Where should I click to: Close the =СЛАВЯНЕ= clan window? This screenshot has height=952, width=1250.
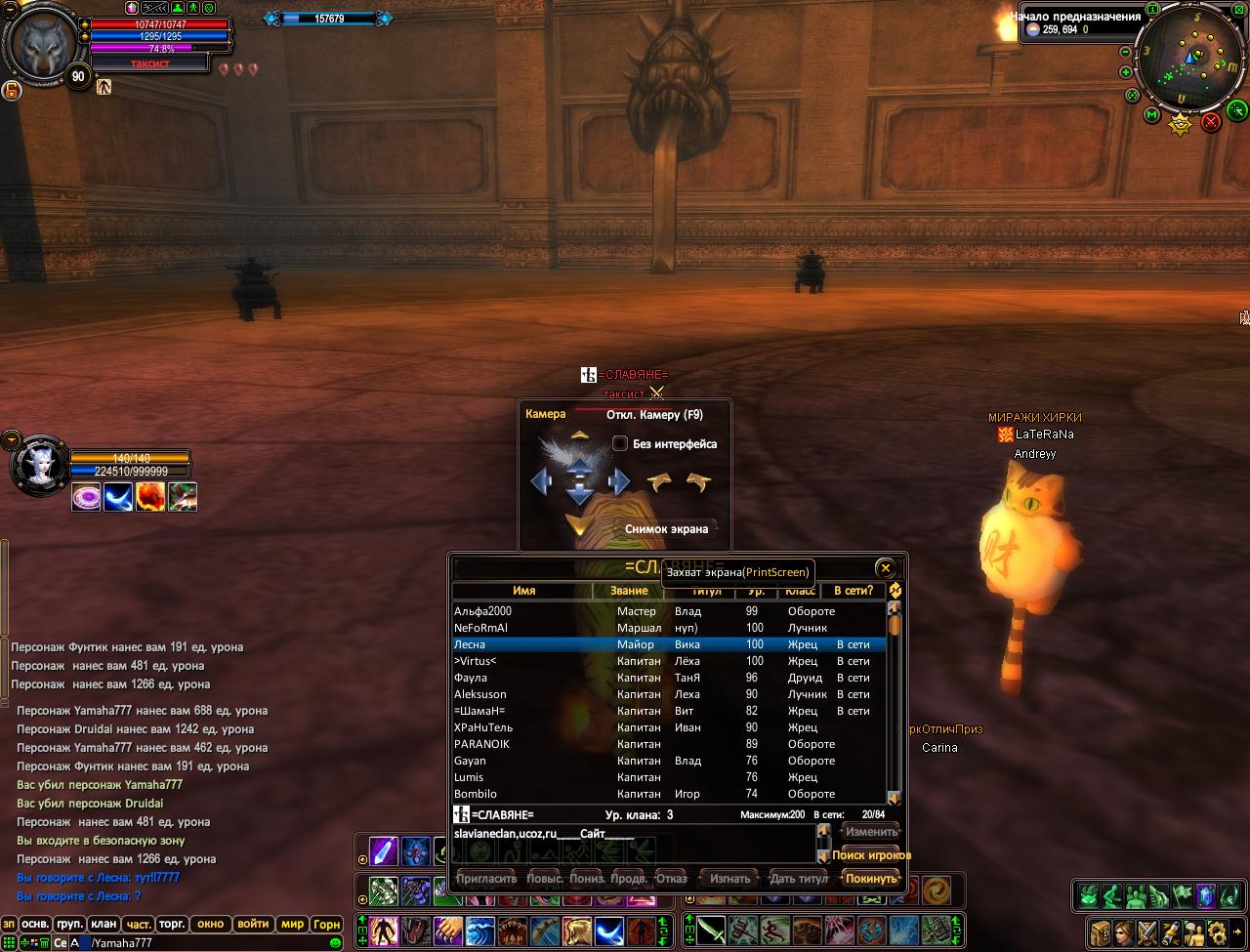point(885,568)
